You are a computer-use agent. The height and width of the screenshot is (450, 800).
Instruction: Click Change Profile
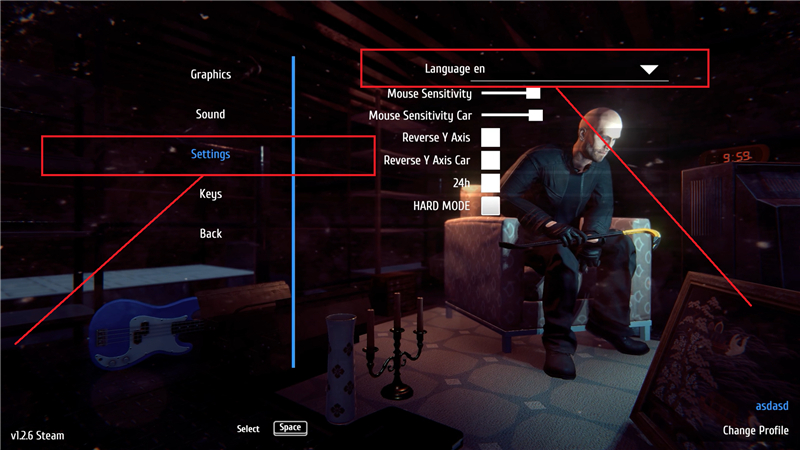754,431
